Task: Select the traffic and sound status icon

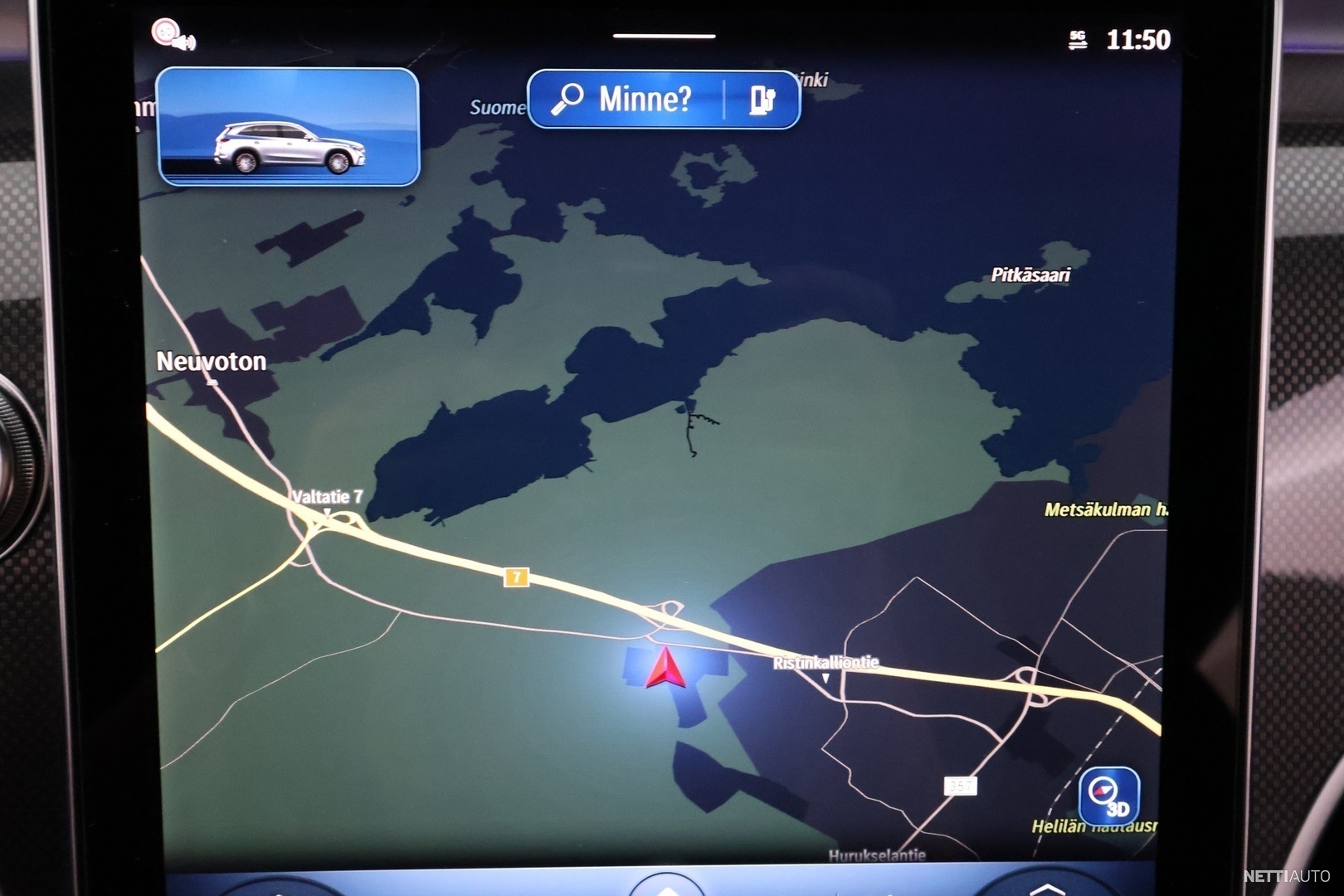Action: point(172,36)
